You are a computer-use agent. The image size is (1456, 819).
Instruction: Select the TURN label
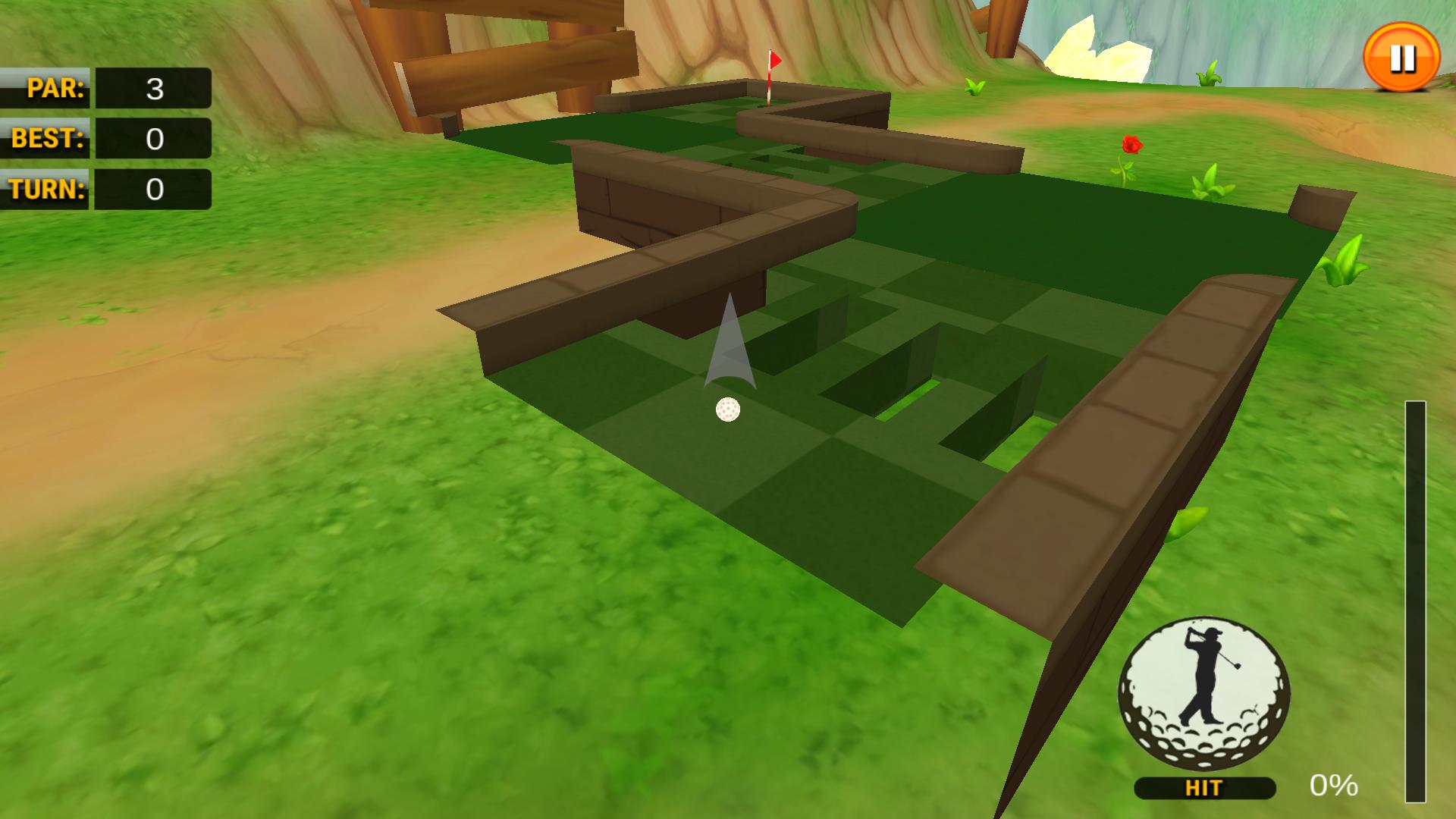coord(47,190)
